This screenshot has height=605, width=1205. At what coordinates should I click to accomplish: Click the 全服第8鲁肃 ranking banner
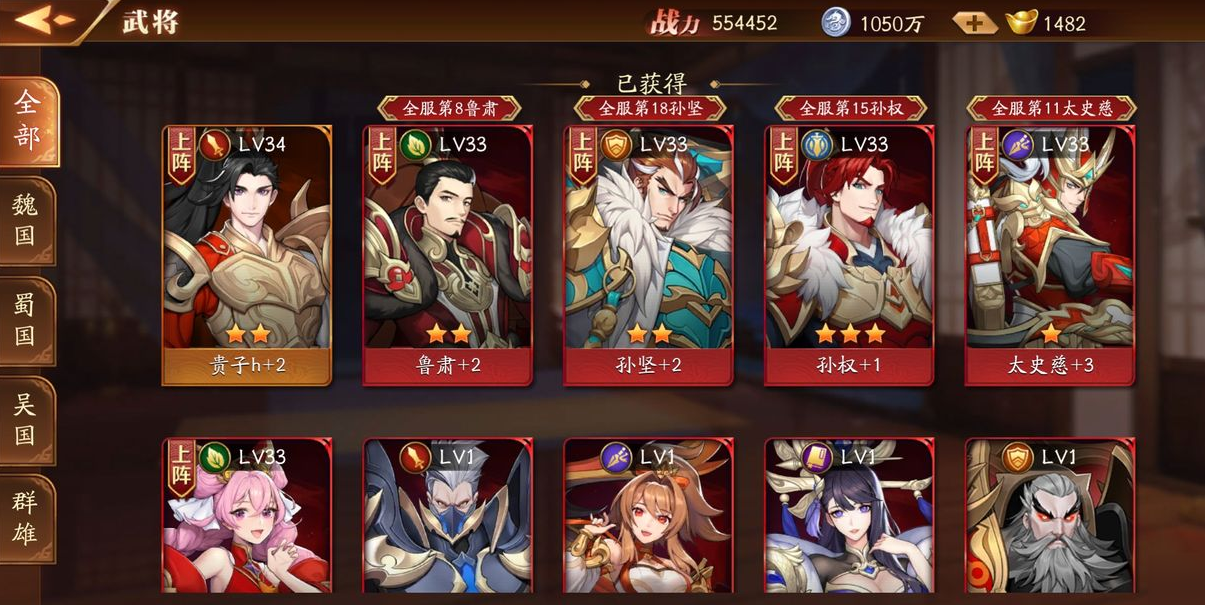click(449, 108)
